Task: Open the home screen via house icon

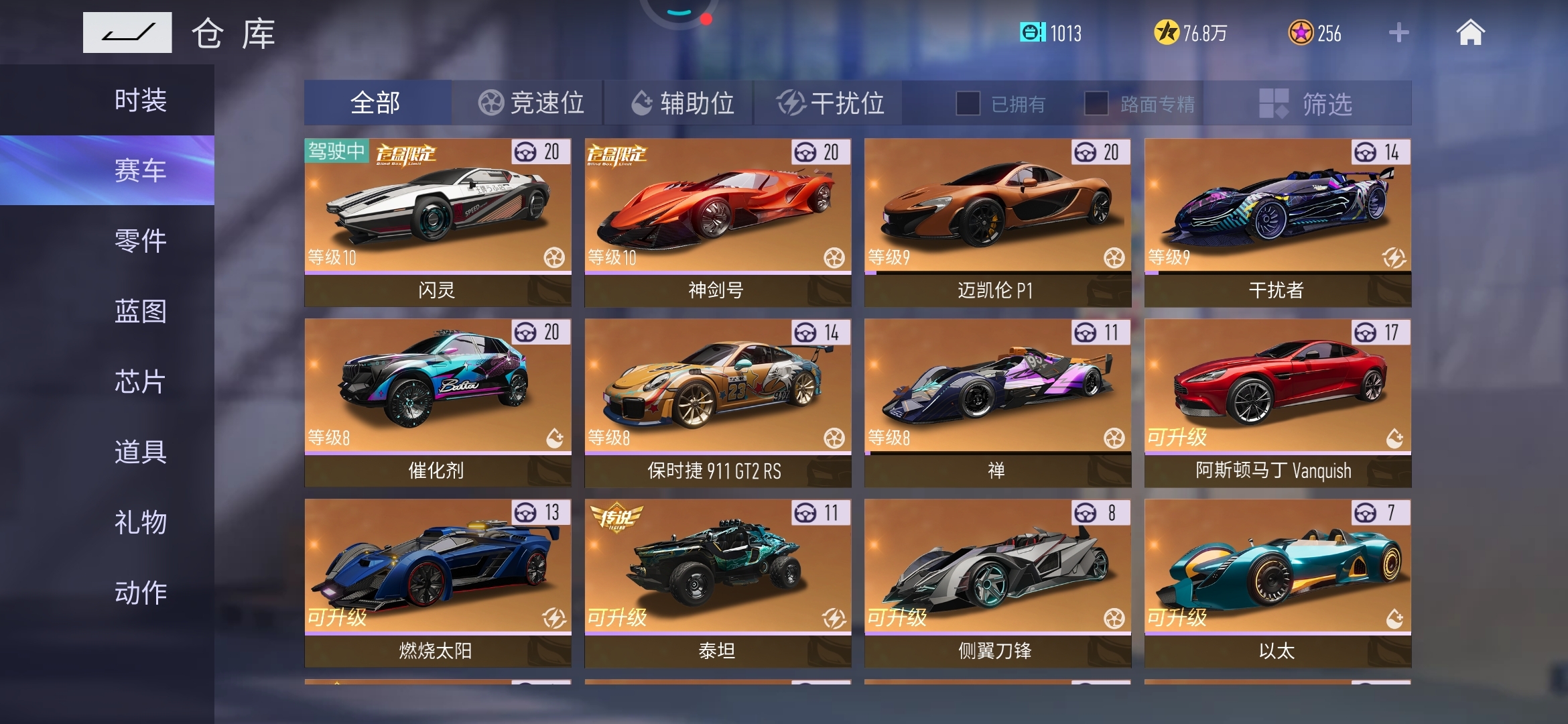Action: click(1472, 33)
